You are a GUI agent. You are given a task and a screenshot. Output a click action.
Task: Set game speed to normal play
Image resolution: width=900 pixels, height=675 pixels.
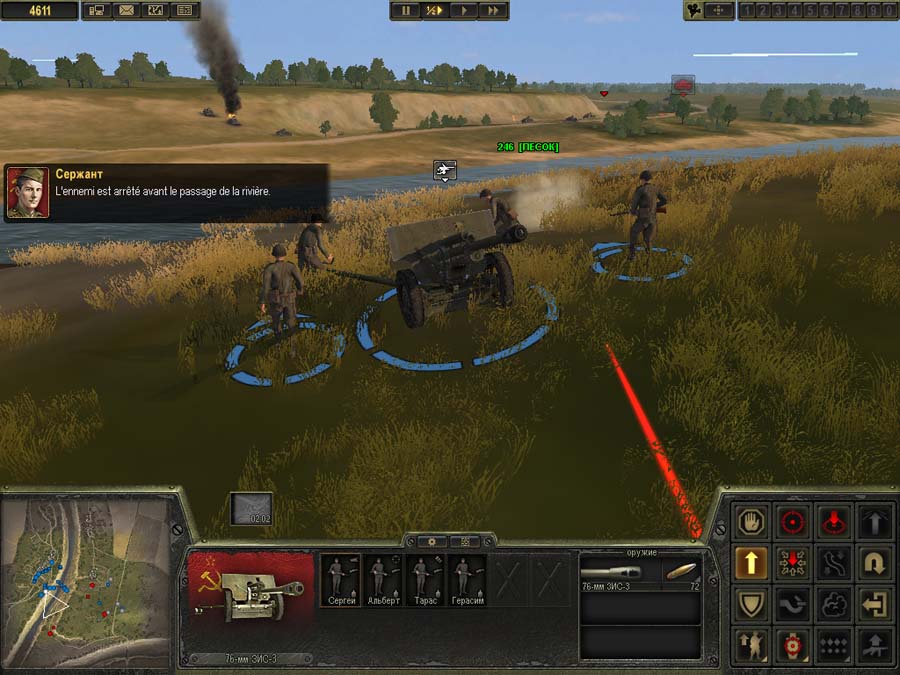click(463, 10)
